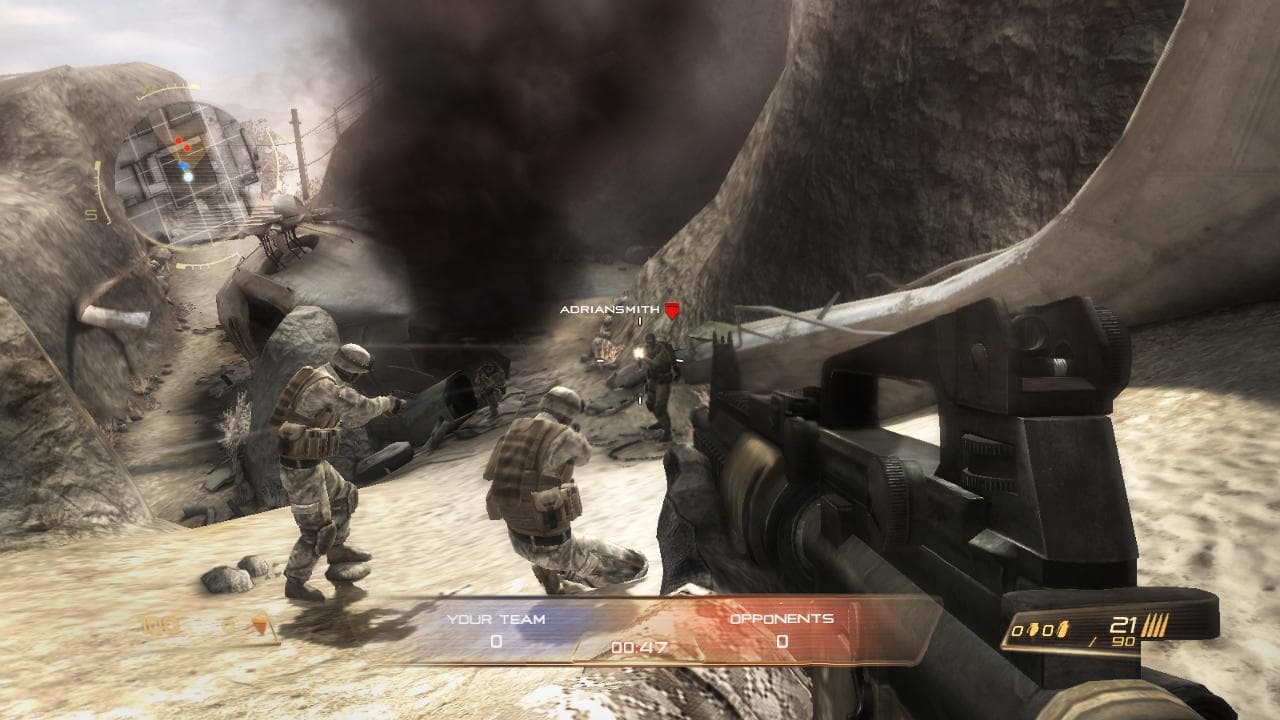Click the red health diamond beside ADRIANSMITH
Image resolution: width=1280 pixels, height=720 pixels.
pyautogui.click(x=673, y=311)
